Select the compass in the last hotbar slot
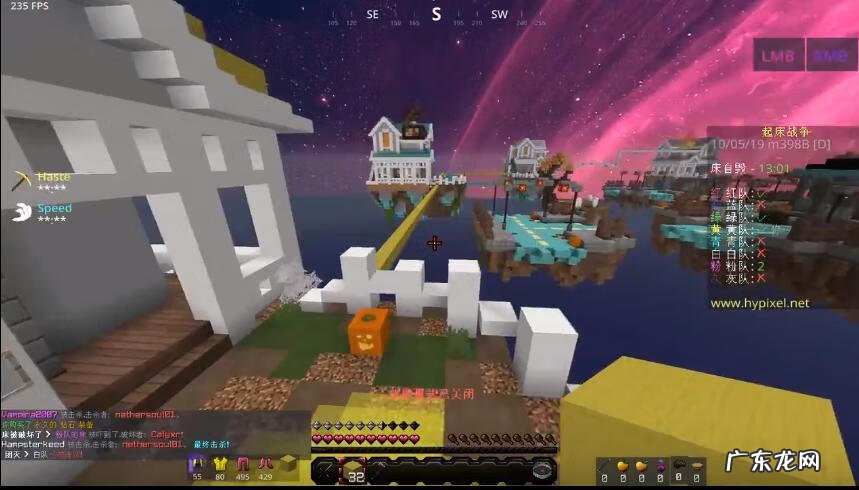 (543, 470)
